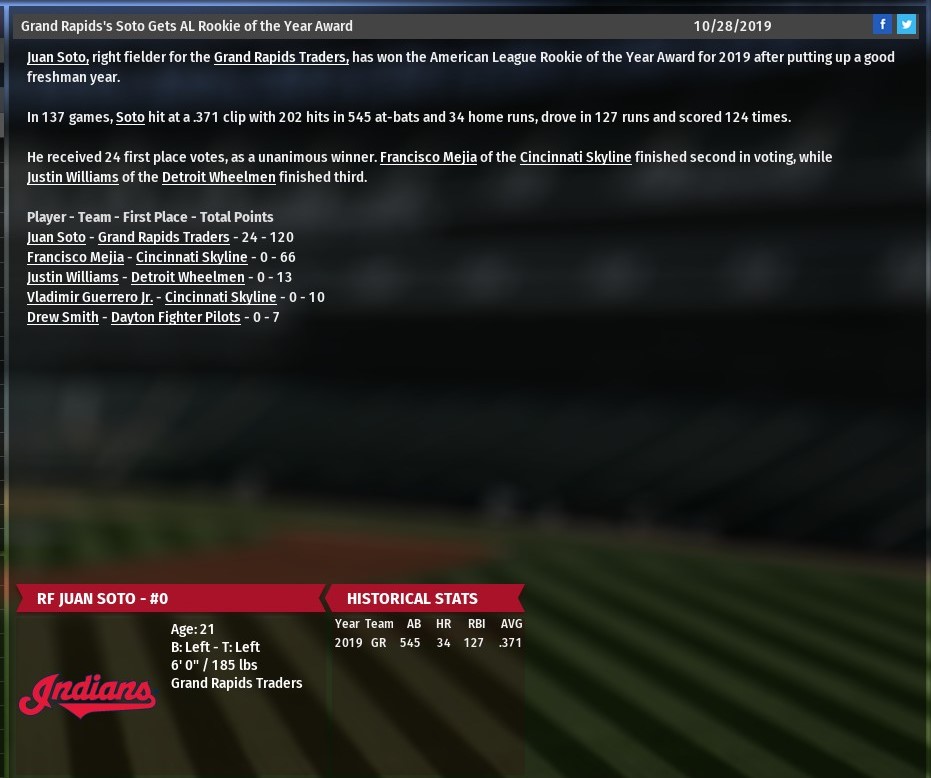931x778 pixels.
Task: Share the article on Facebook
Action: pyautogui.click(x=882, y=25)
